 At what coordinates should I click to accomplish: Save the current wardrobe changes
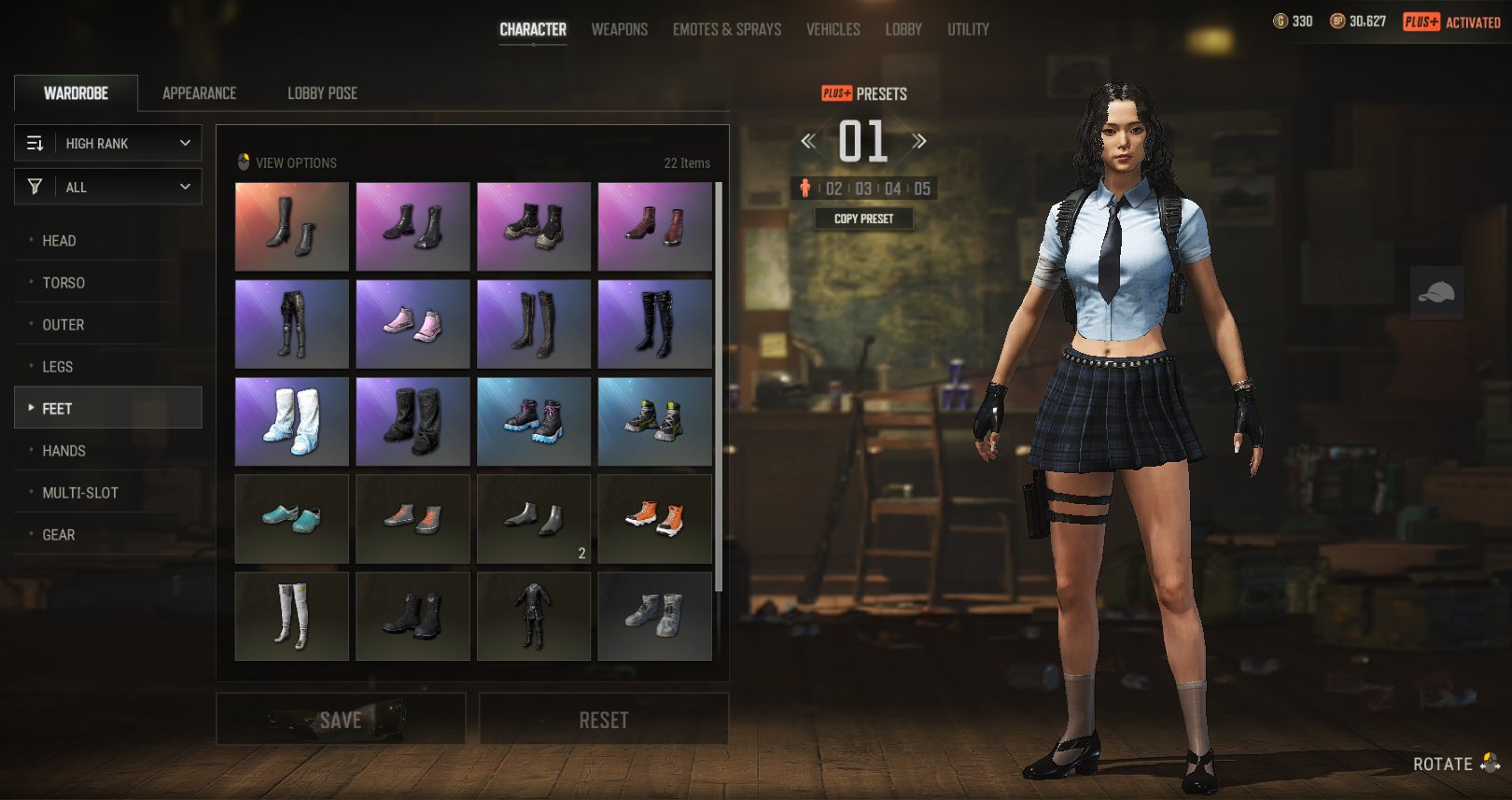tap(341, 720)
